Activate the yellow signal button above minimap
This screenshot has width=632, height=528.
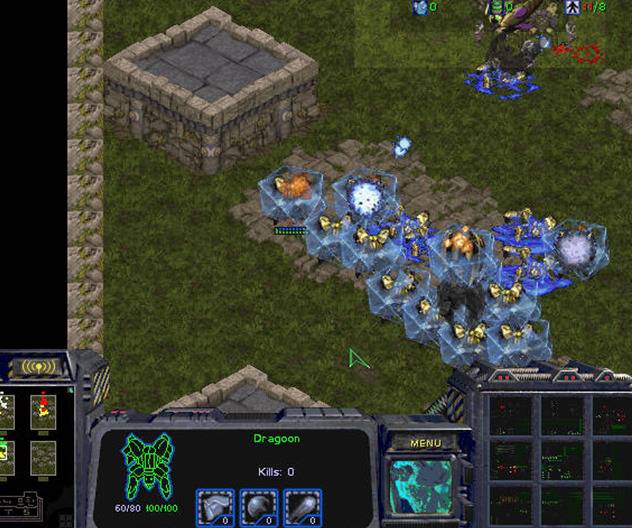(41, 367)
